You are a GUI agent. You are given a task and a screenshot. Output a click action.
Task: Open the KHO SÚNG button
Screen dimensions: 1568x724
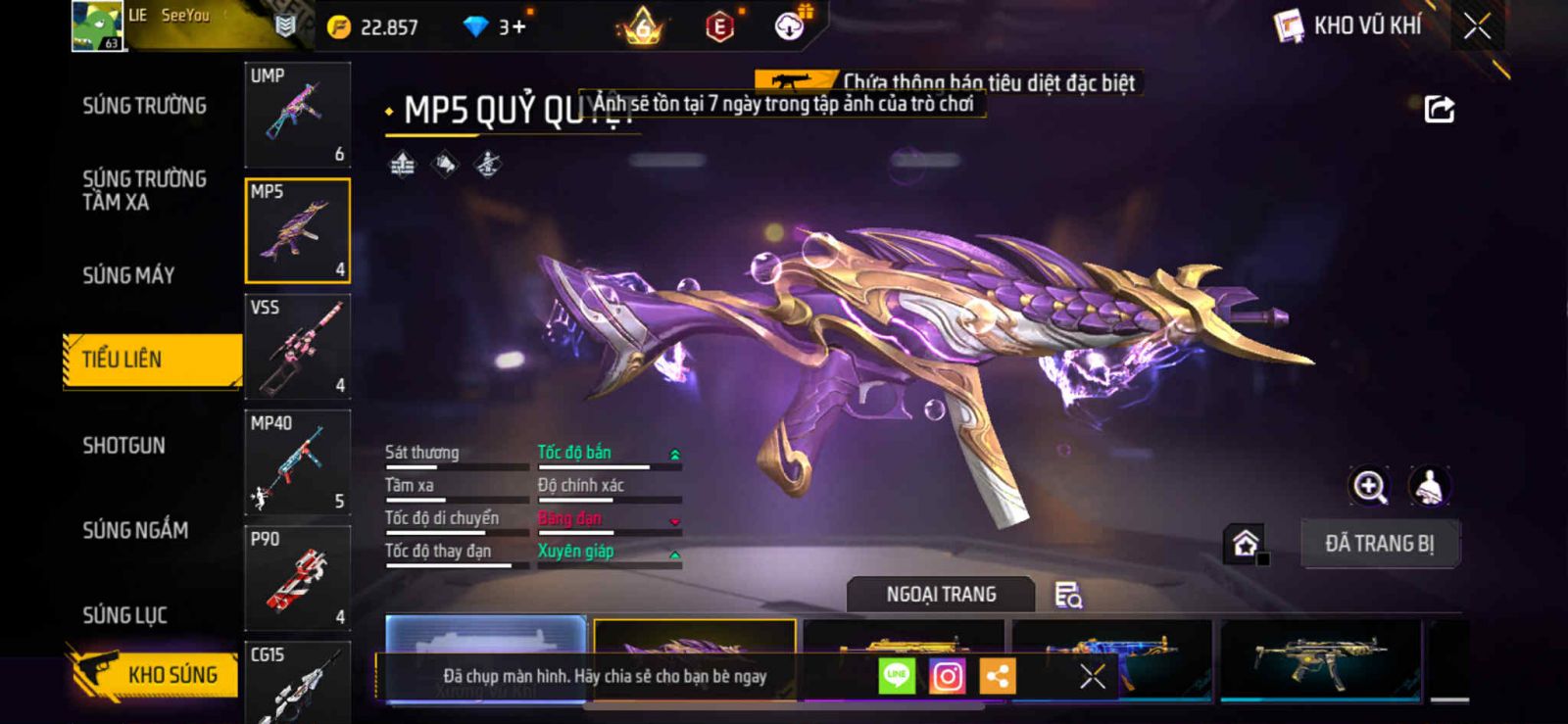(155, 674)
